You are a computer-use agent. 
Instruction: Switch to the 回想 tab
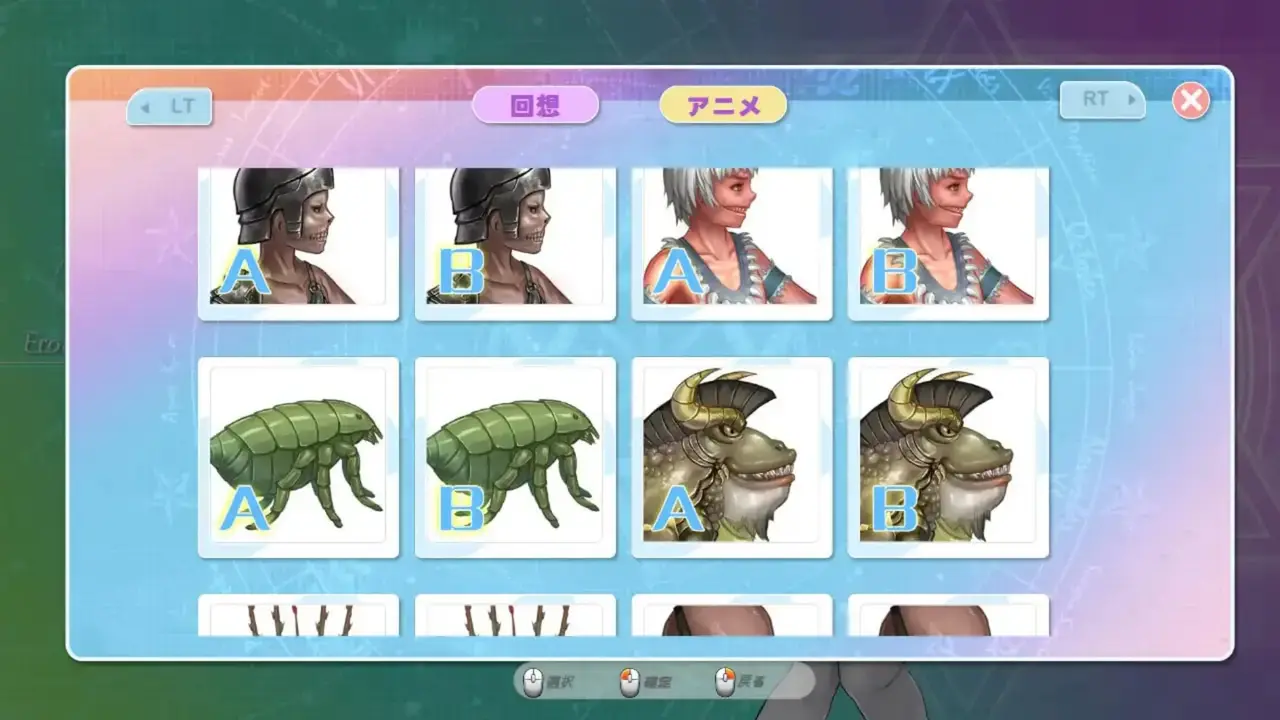[x=535, y=105]
